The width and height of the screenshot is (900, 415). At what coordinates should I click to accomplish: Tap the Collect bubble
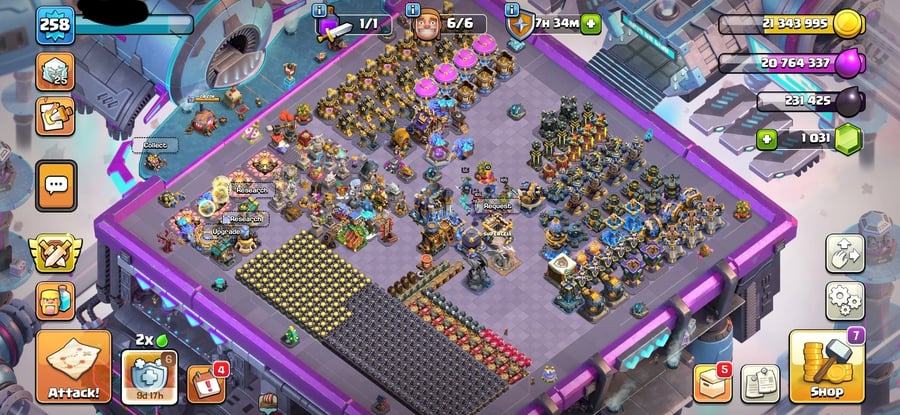[x=154, y=145]
